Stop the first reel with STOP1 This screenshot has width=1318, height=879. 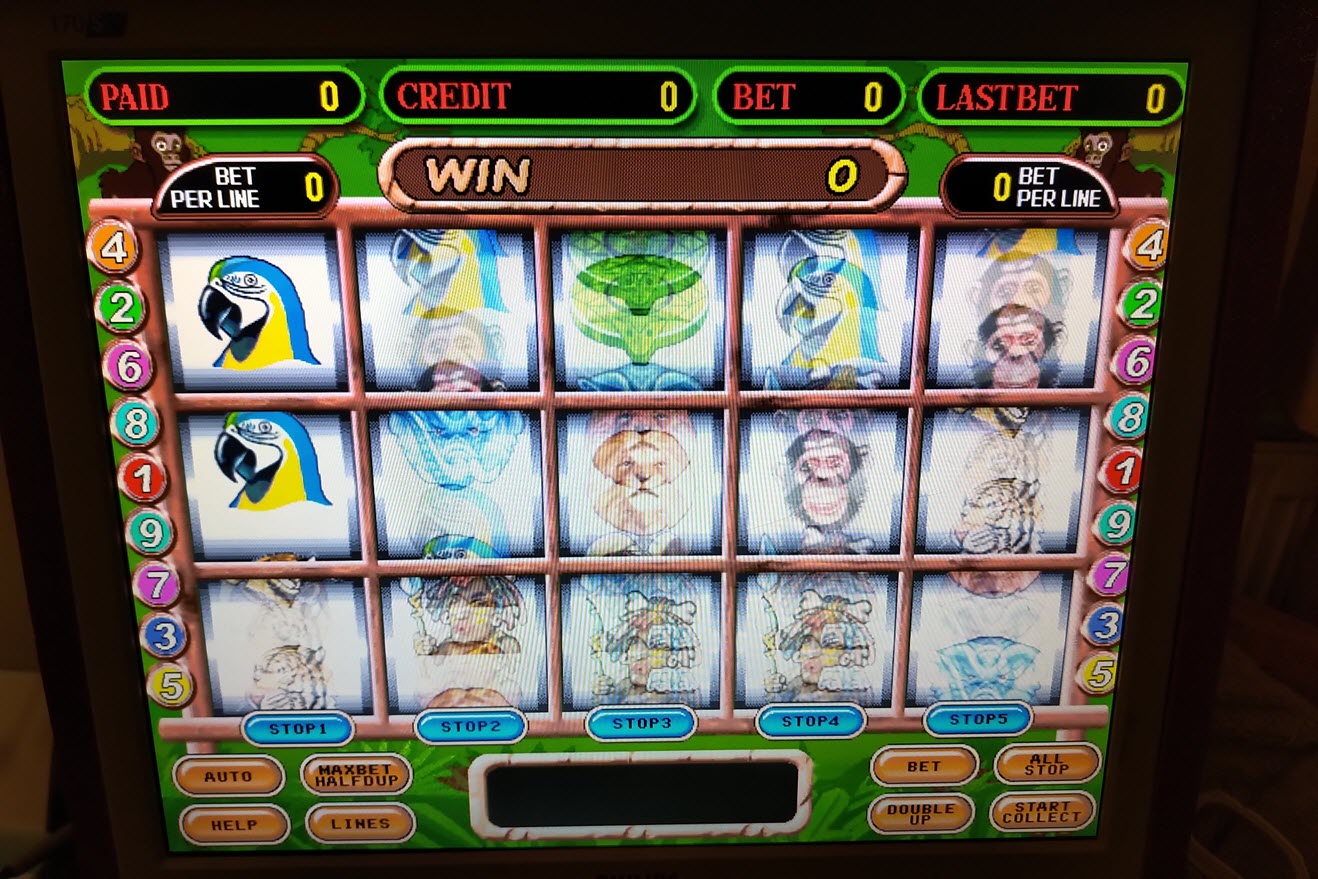(298, 728)
